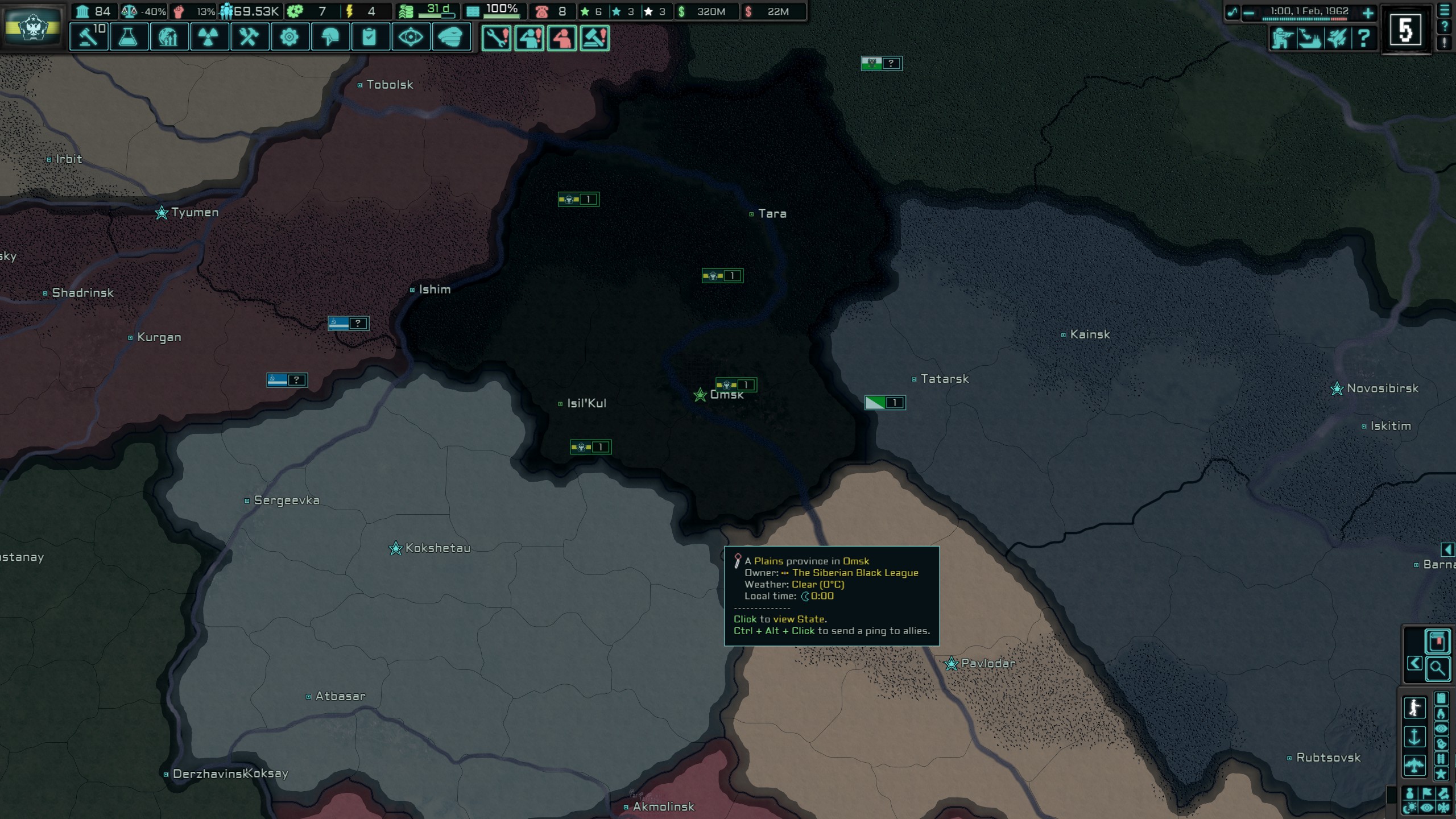Open the country ledger book icon
The image size is (1456, 819).
click(1438, 641)
